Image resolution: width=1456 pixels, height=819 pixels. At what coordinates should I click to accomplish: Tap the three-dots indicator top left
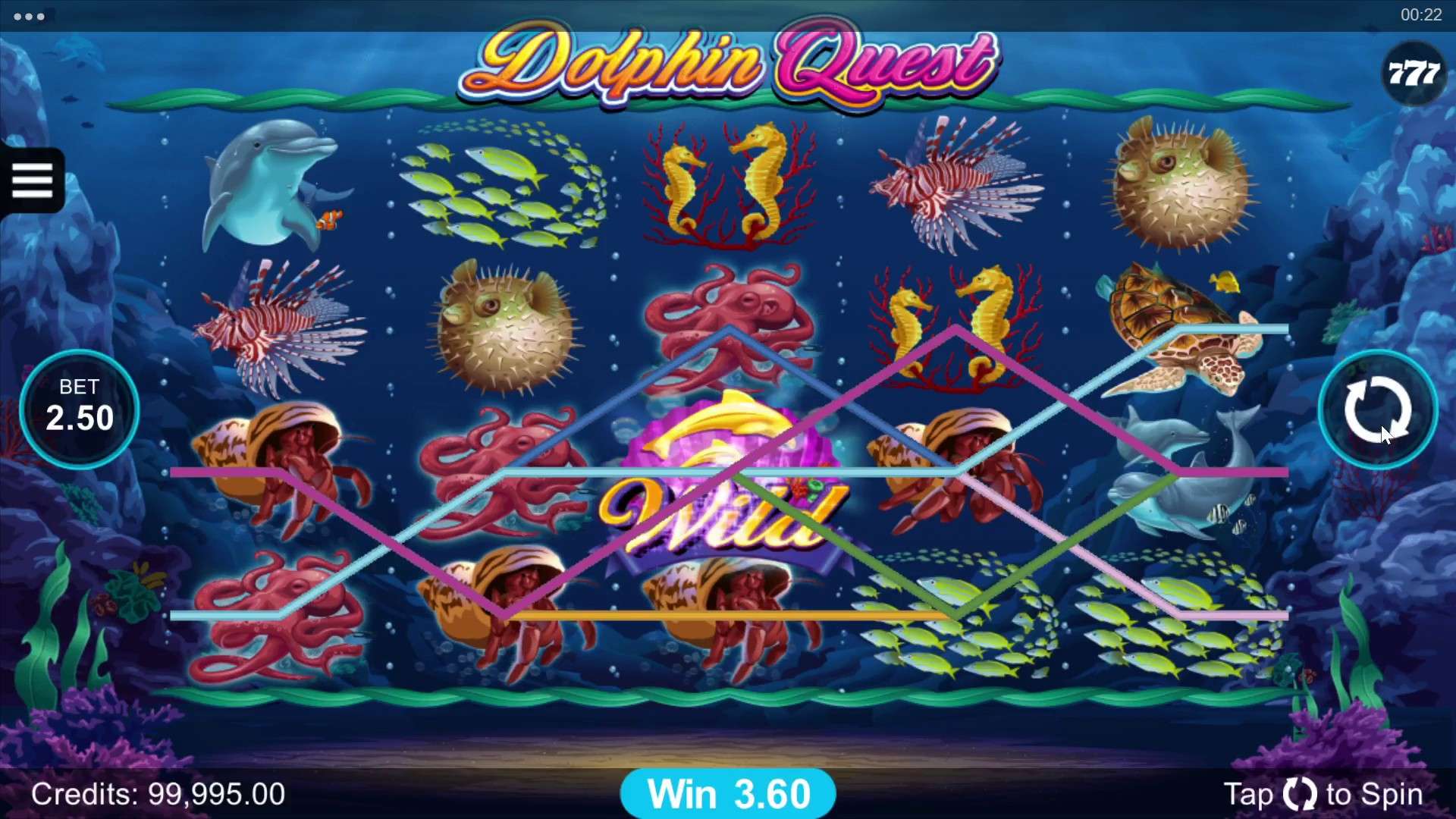29,15
